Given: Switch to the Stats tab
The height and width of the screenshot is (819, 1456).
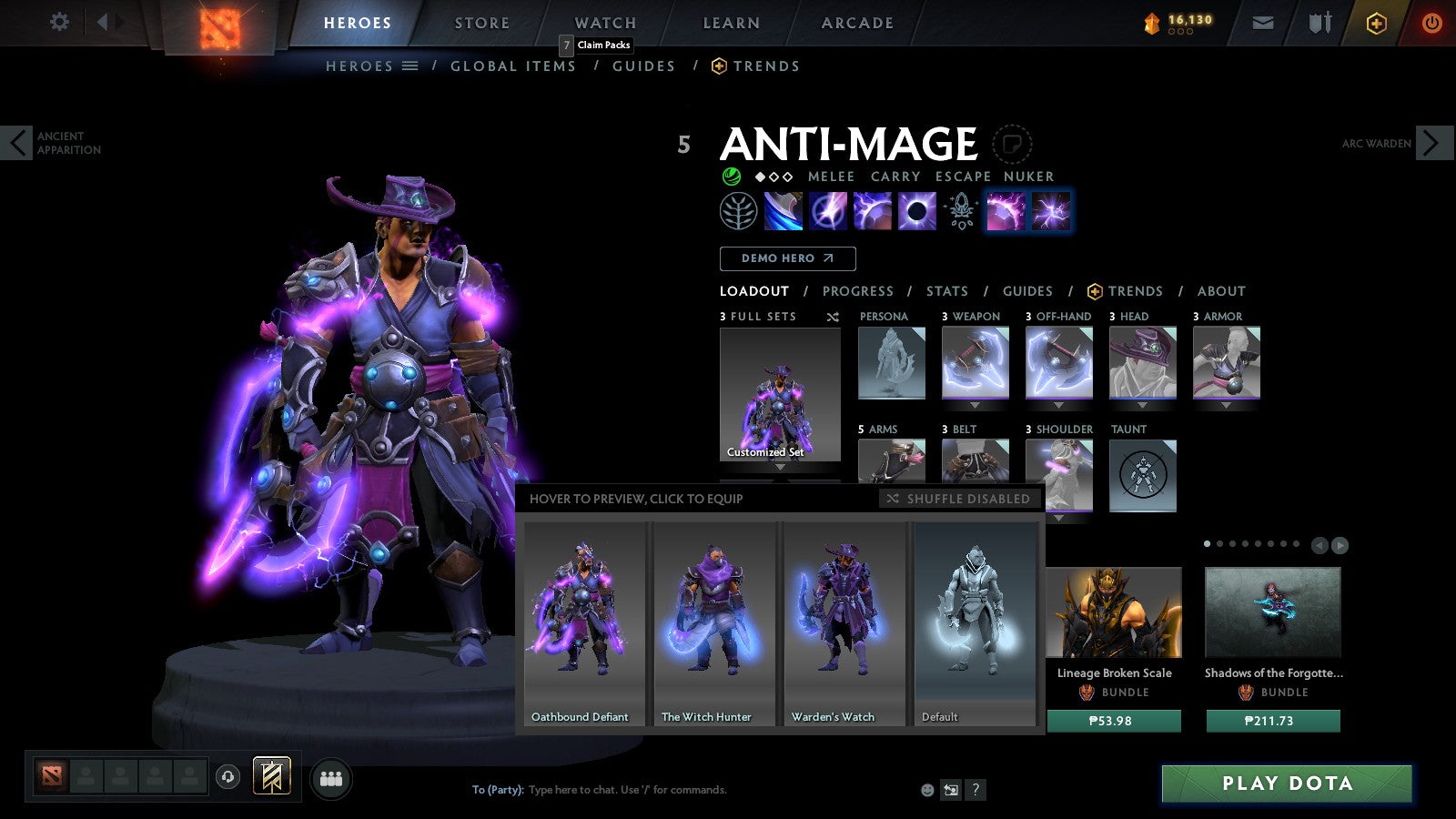Looking at the screenshot, I should pyautogui.click(x=946, y=291).
